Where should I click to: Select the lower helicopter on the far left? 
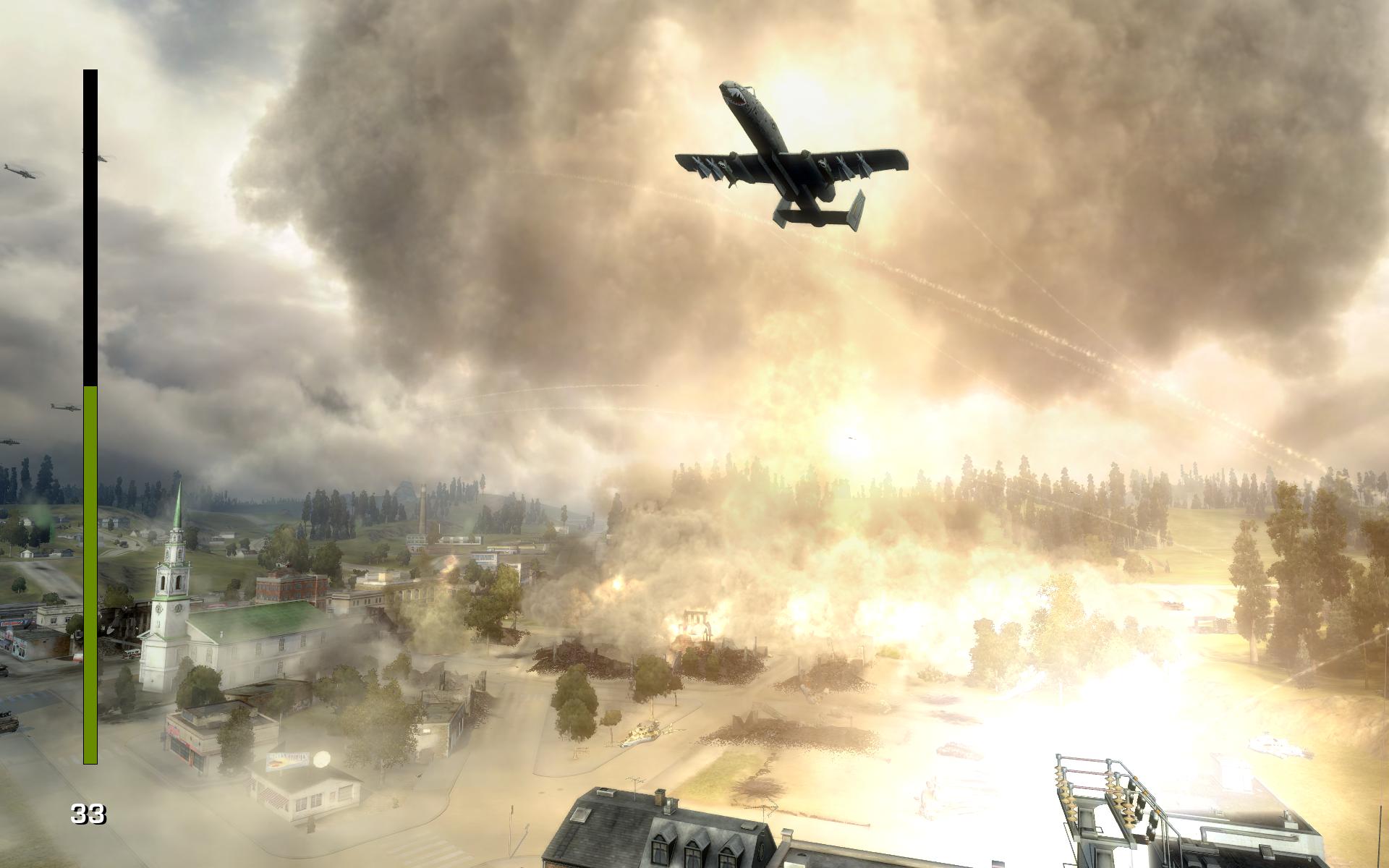(11, 441)
